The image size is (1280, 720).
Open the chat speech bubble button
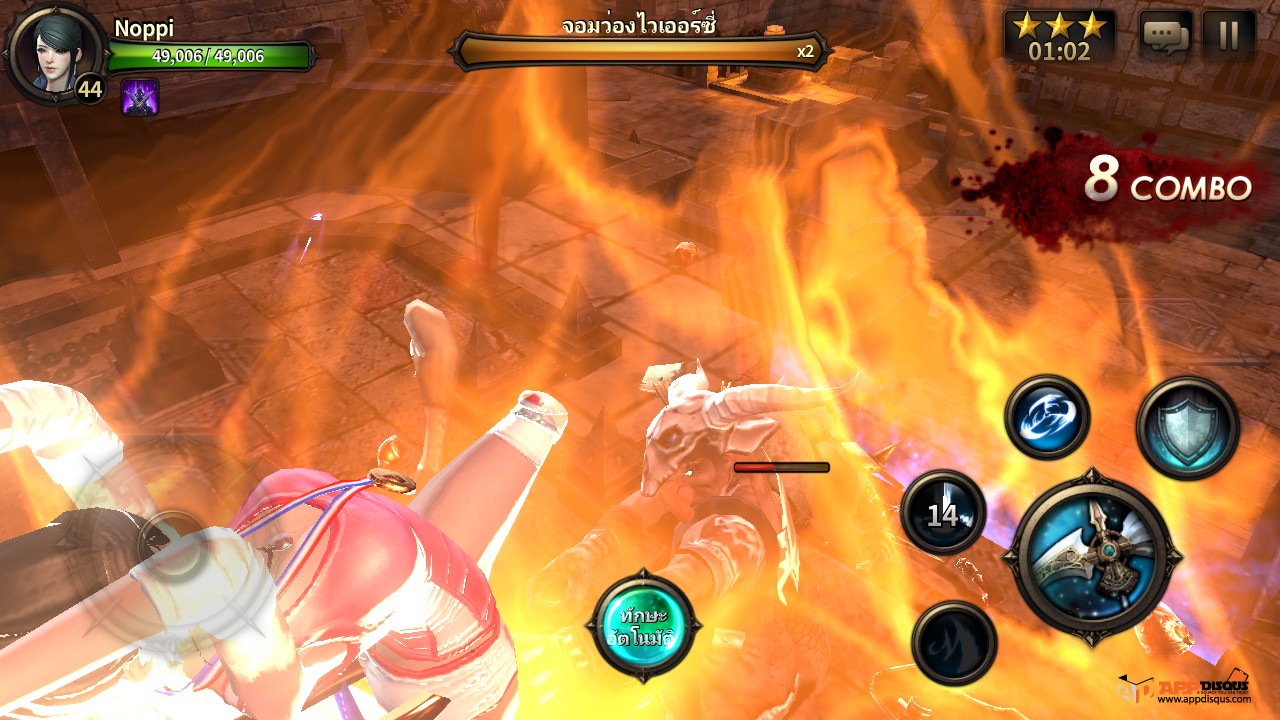1166,36
